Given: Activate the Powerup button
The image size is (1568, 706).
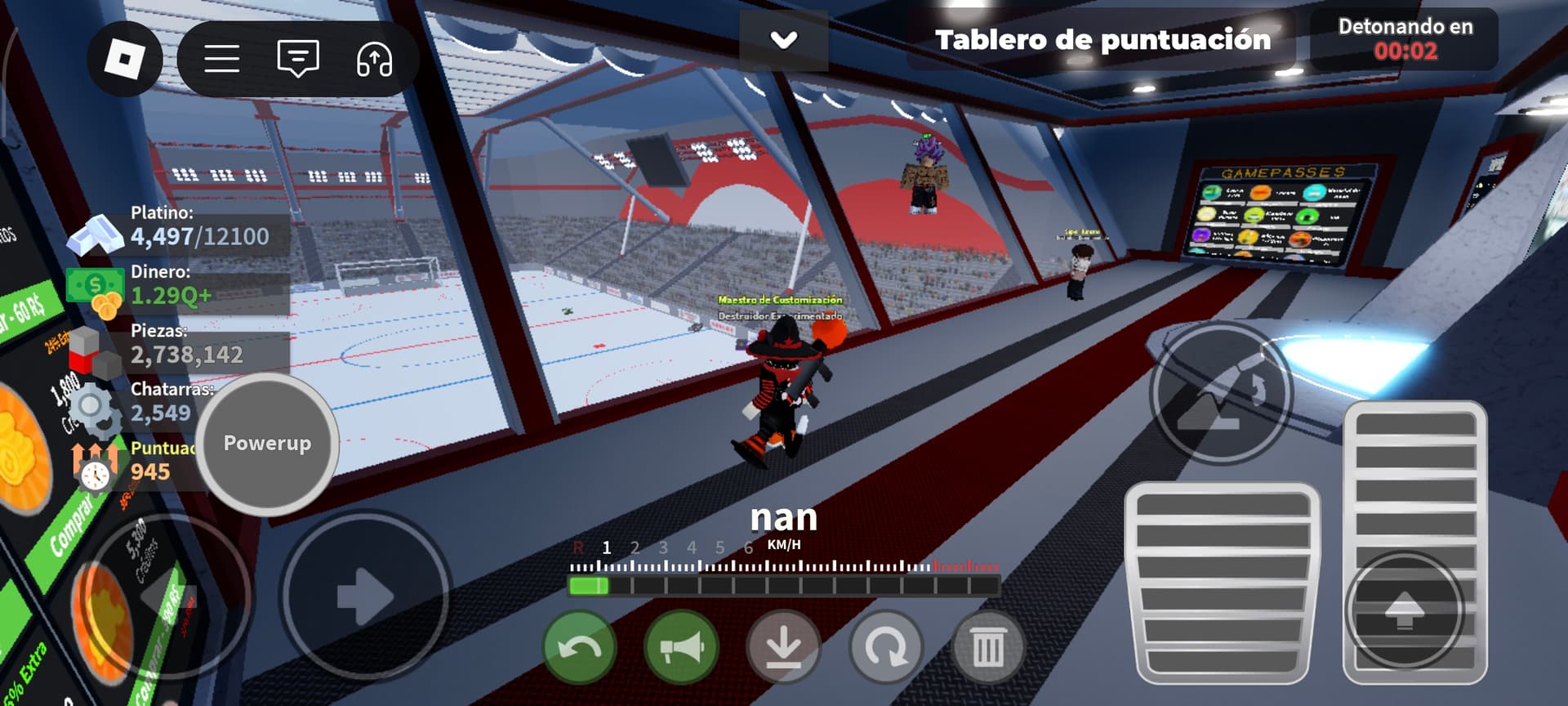Looking at the screenshot, I should point(267,444).
